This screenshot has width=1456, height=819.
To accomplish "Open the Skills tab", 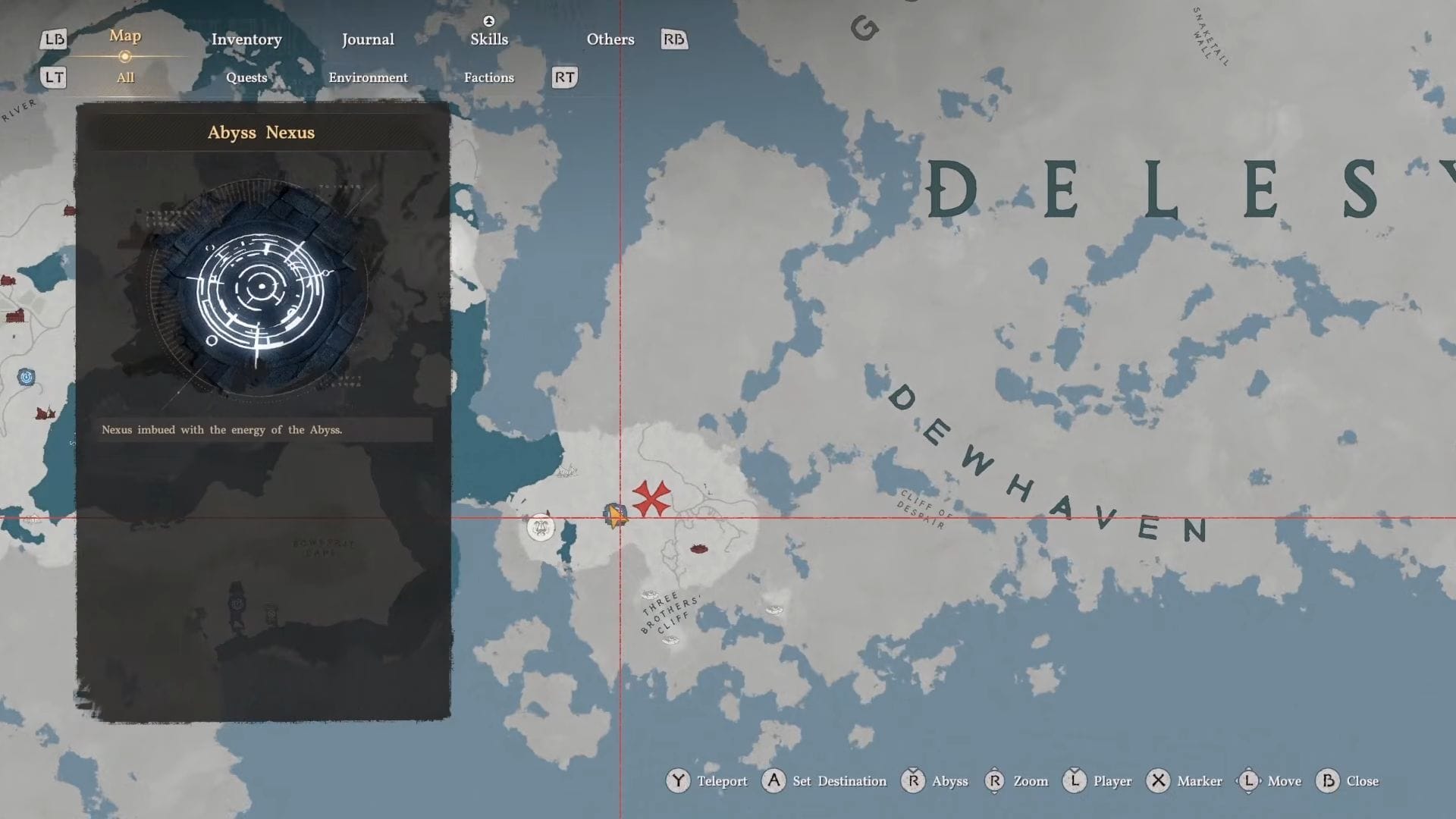I will point(489,39).
